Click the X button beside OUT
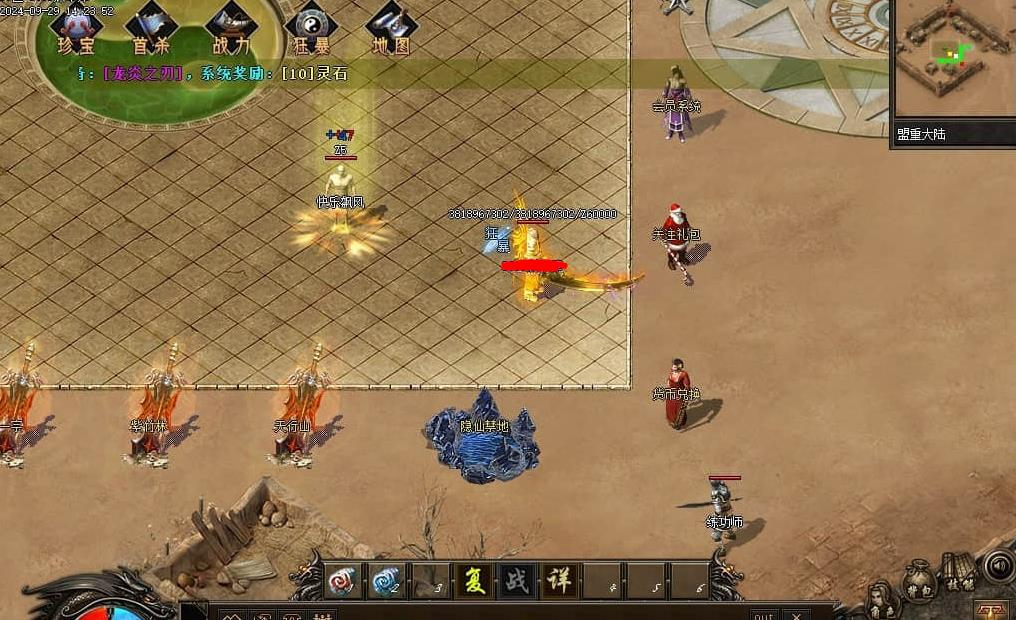The image size is (1016, 620). tap(796, 614)
